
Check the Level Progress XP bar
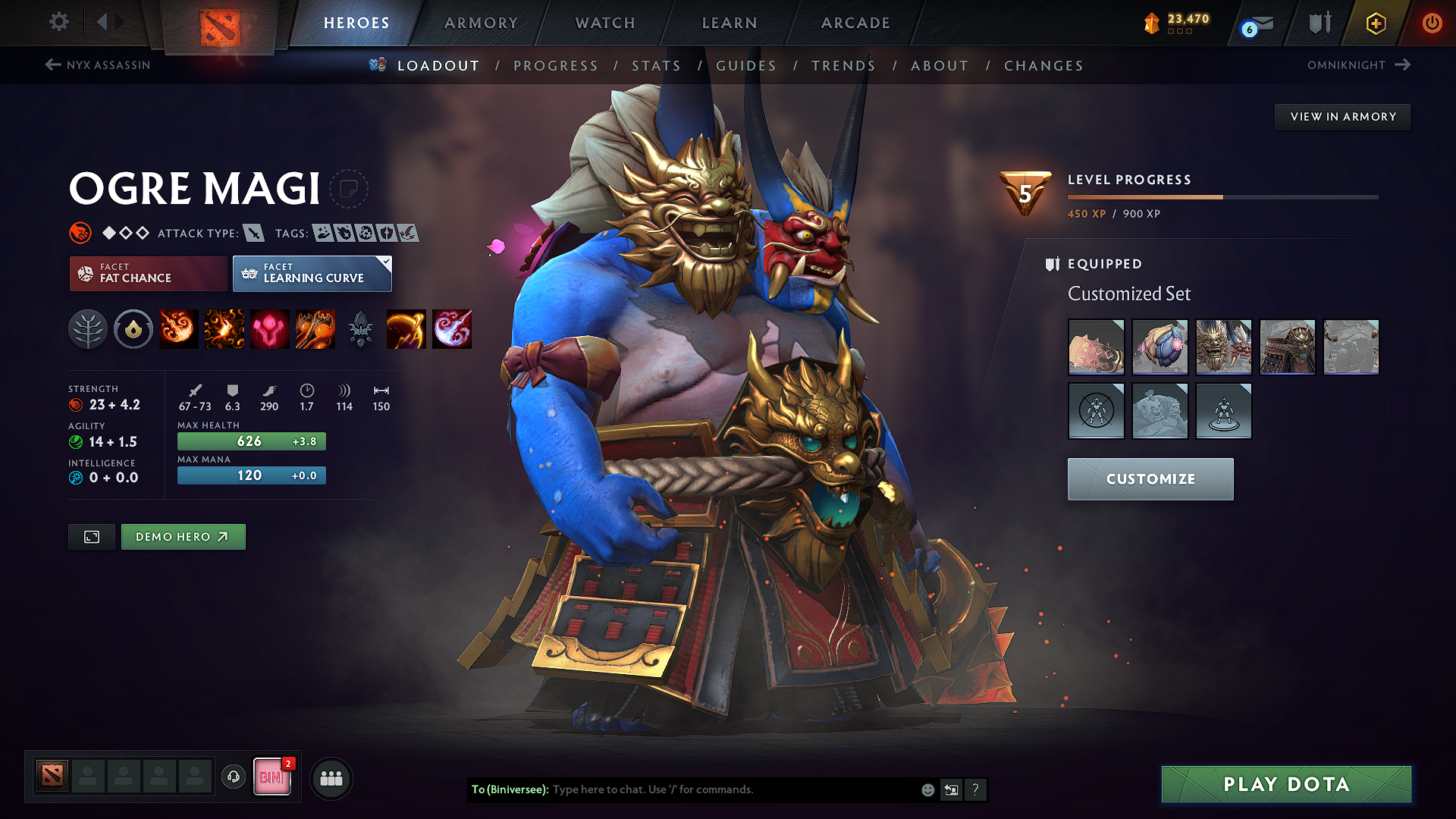click(1221, 196)
